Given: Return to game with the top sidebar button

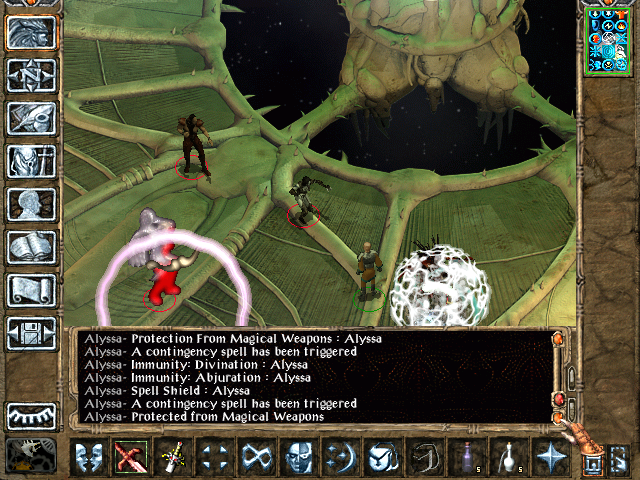Looking at the screenshot, I should [x=32, y=33].
